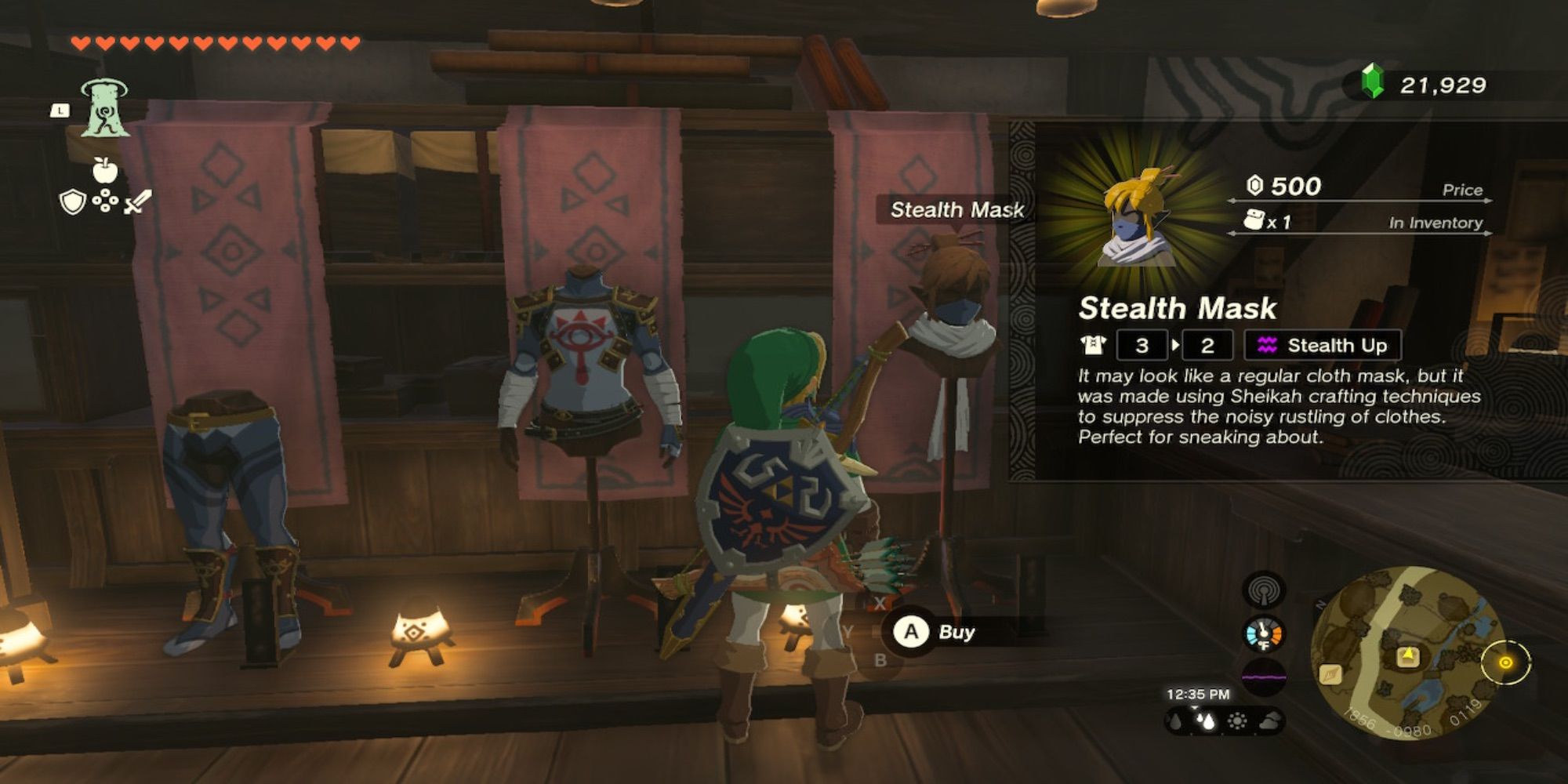Image resolution: width=1568 pixels, height=784 pixels.
Task: Click the apple food interaction icon
Action: coord(105,169)
